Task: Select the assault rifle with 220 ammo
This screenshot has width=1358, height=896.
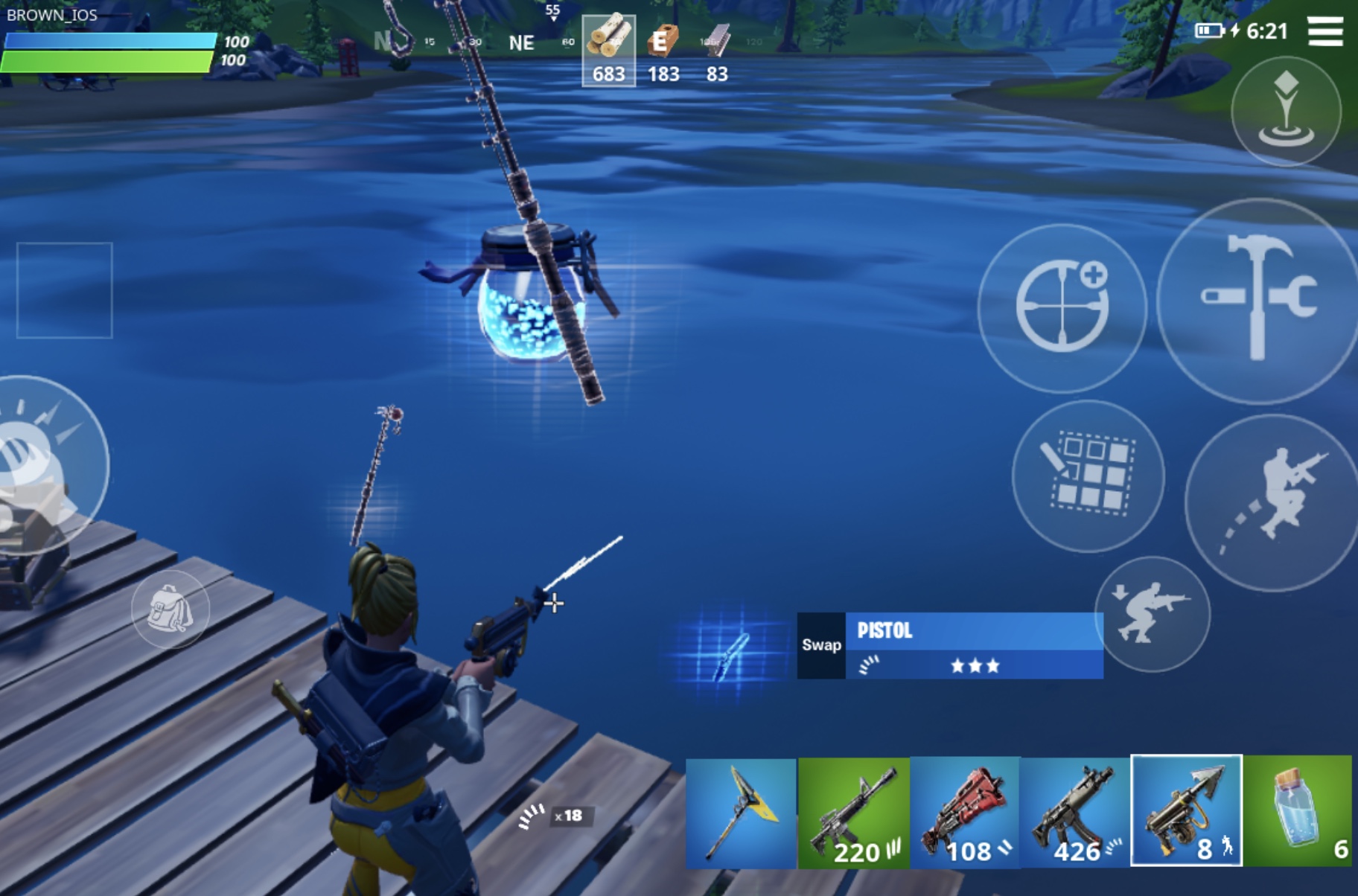Action: 853,813
